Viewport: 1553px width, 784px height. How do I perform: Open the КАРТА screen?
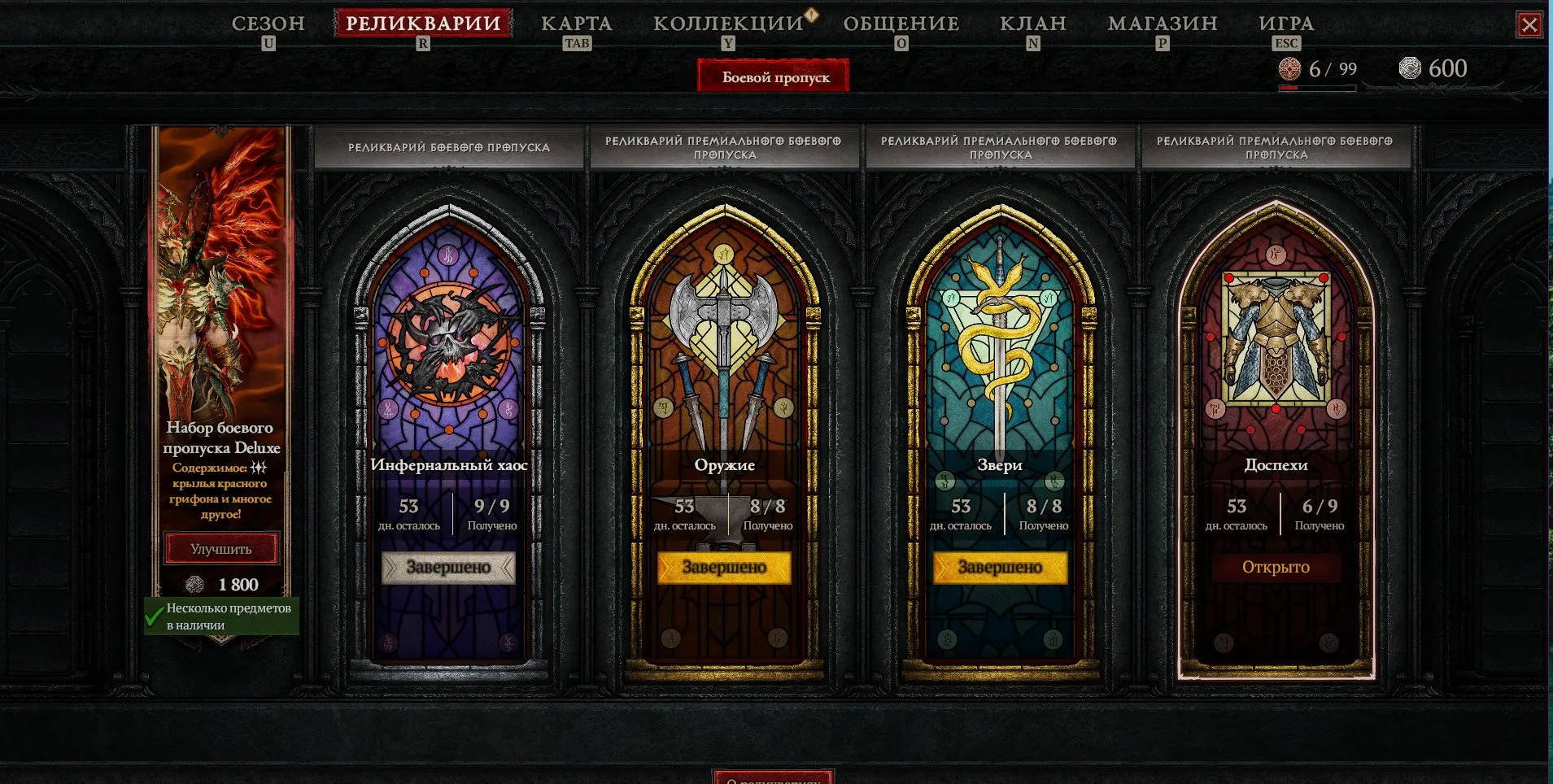coord(577,24)
